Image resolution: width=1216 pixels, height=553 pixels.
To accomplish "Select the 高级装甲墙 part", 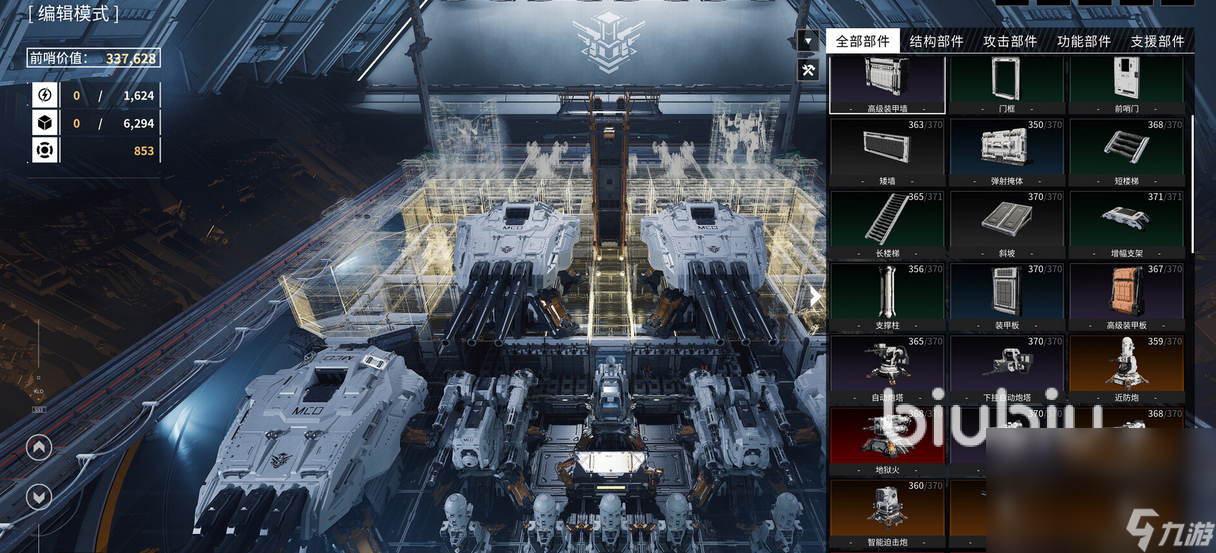I will pyautogui.click(x=886, y=84).
